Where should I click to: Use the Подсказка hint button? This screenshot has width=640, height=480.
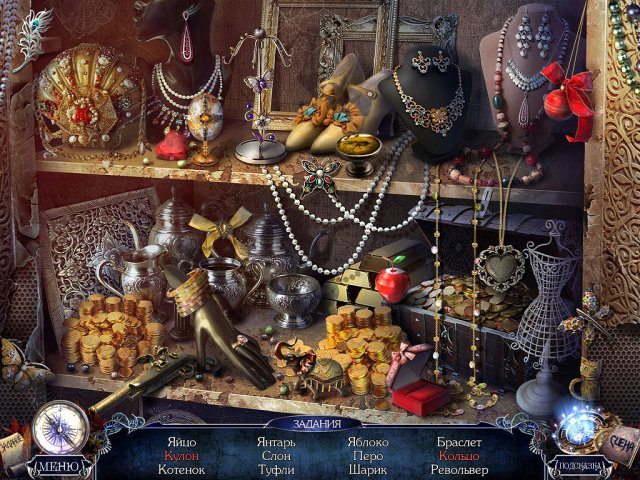(x=581, y=465)
